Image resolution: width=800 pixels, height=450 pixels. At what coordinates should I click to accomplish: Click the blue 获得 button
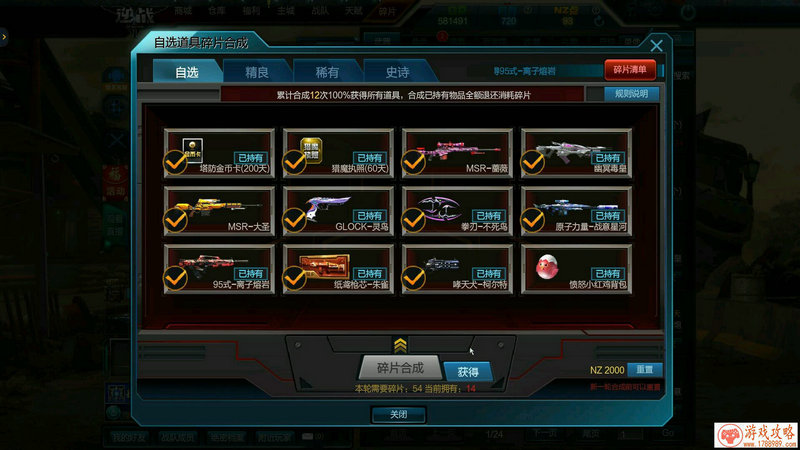click(x=468, y=371)
